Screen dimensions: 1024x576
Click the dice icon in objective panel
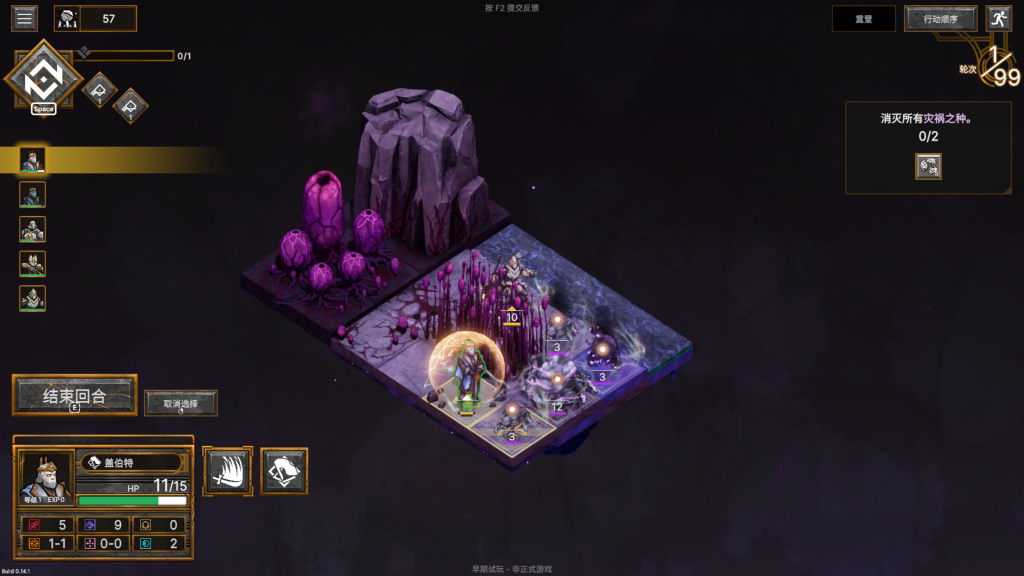tap(928, 166)
